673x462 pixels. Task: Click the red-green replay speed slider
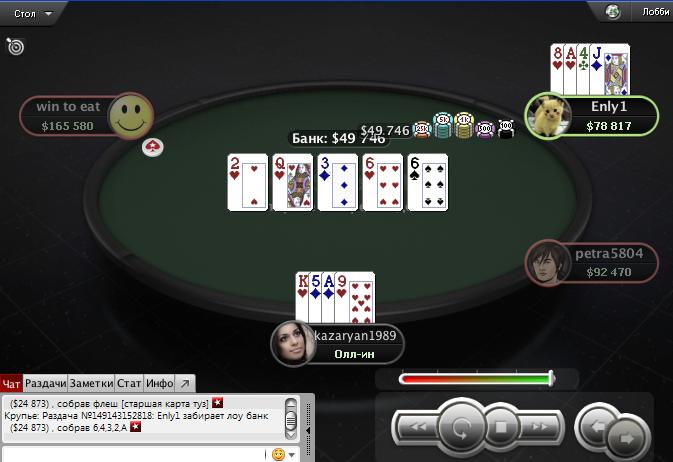[476, 379]
